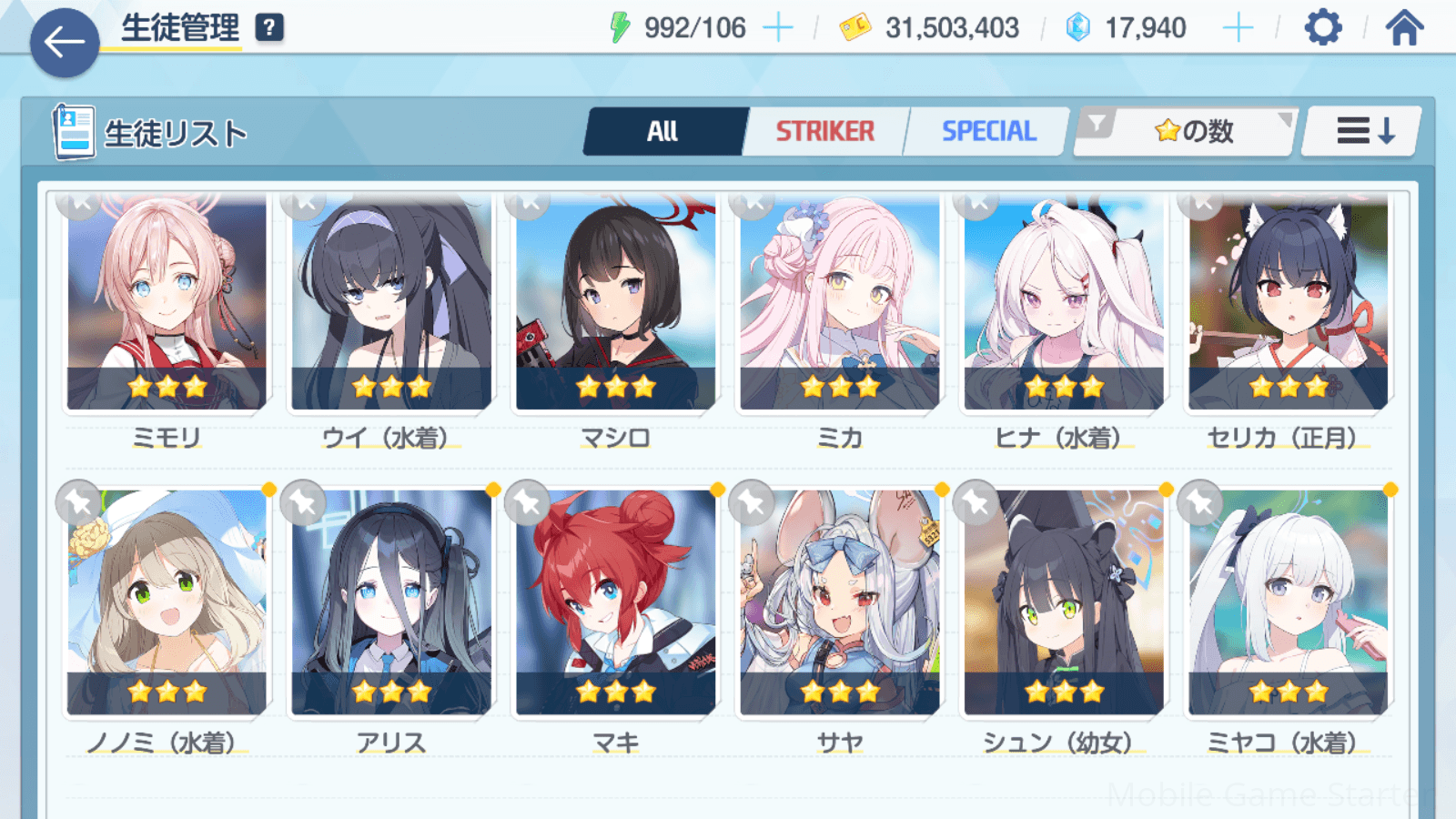Open the help question mark icon
The image size is (1456, 819).
pyautogui.click(x=268, y=28)
